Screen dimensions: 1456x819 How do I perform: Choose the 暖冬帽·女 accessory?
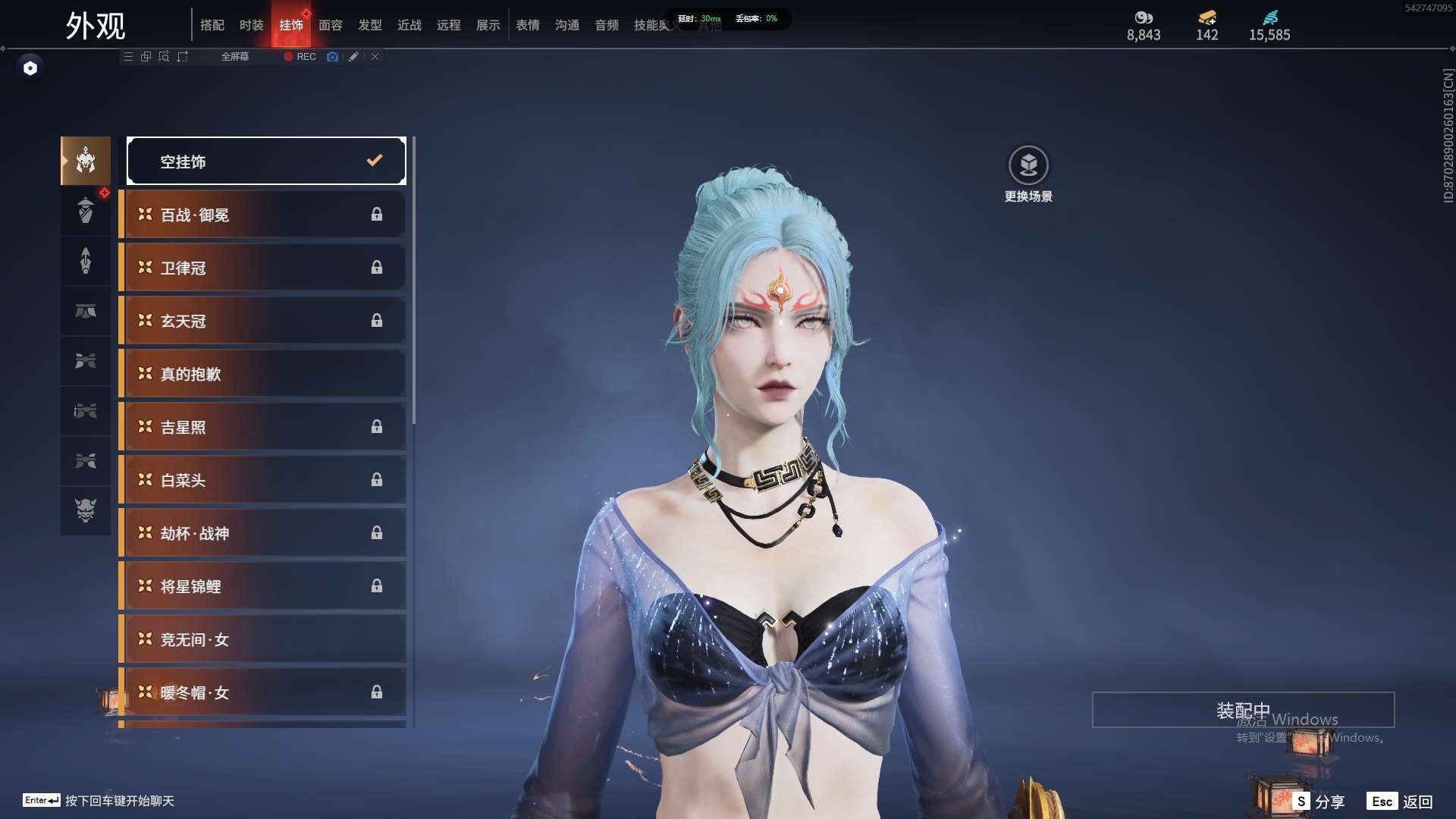point(262,692)
